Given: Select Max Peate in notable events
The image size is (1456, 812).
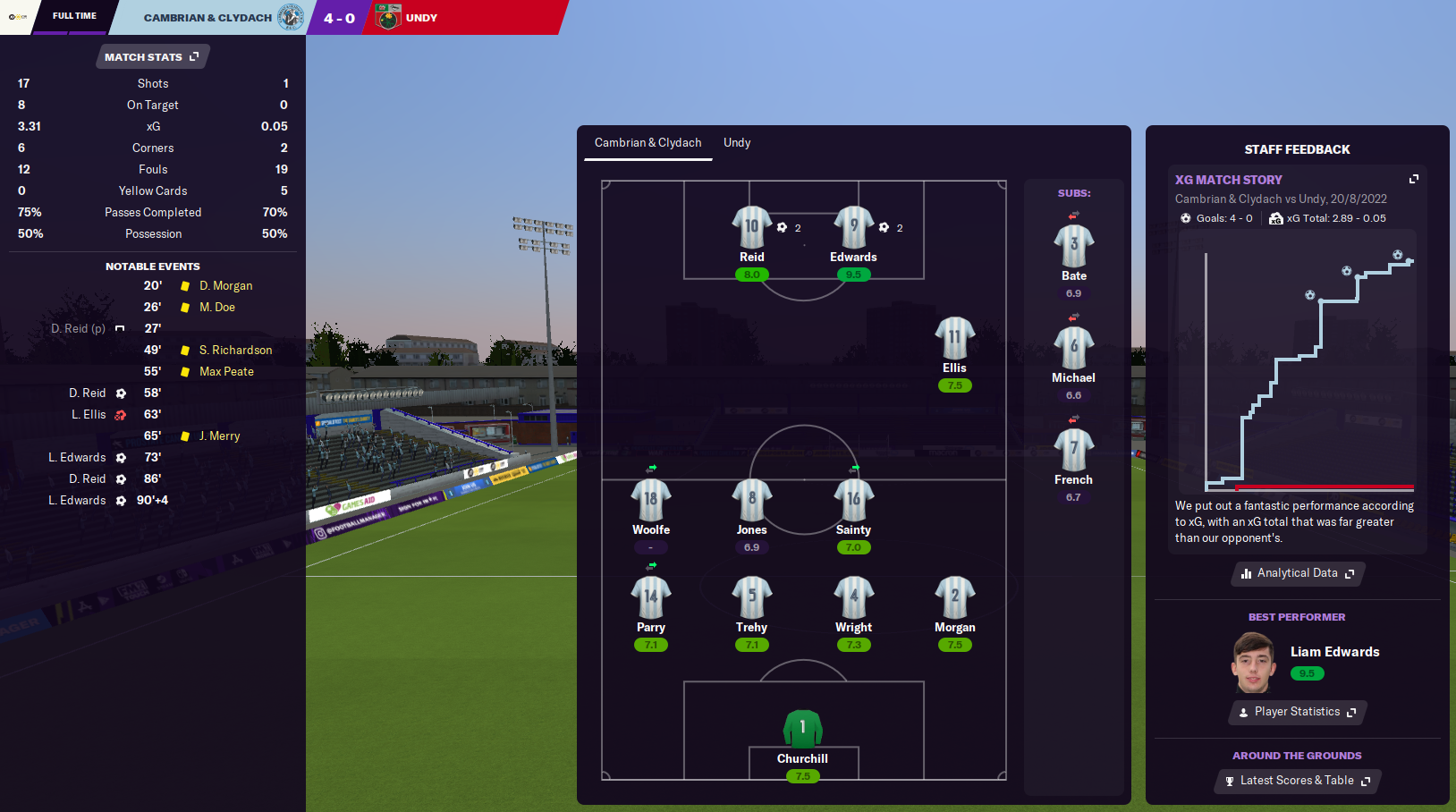Looking at the screenshot, I should [226, 372].
